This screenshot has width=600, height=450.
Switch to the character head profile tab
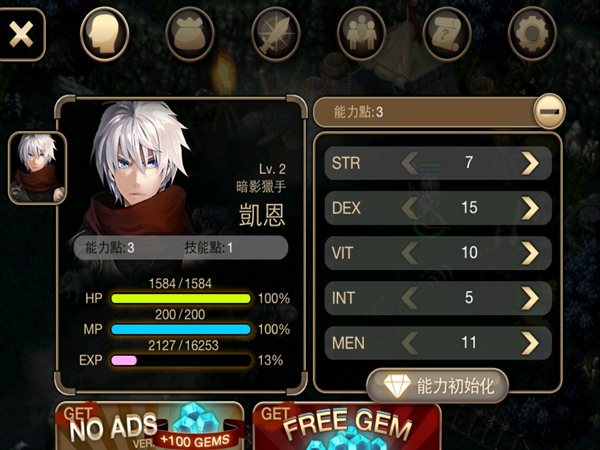point(104,34)
